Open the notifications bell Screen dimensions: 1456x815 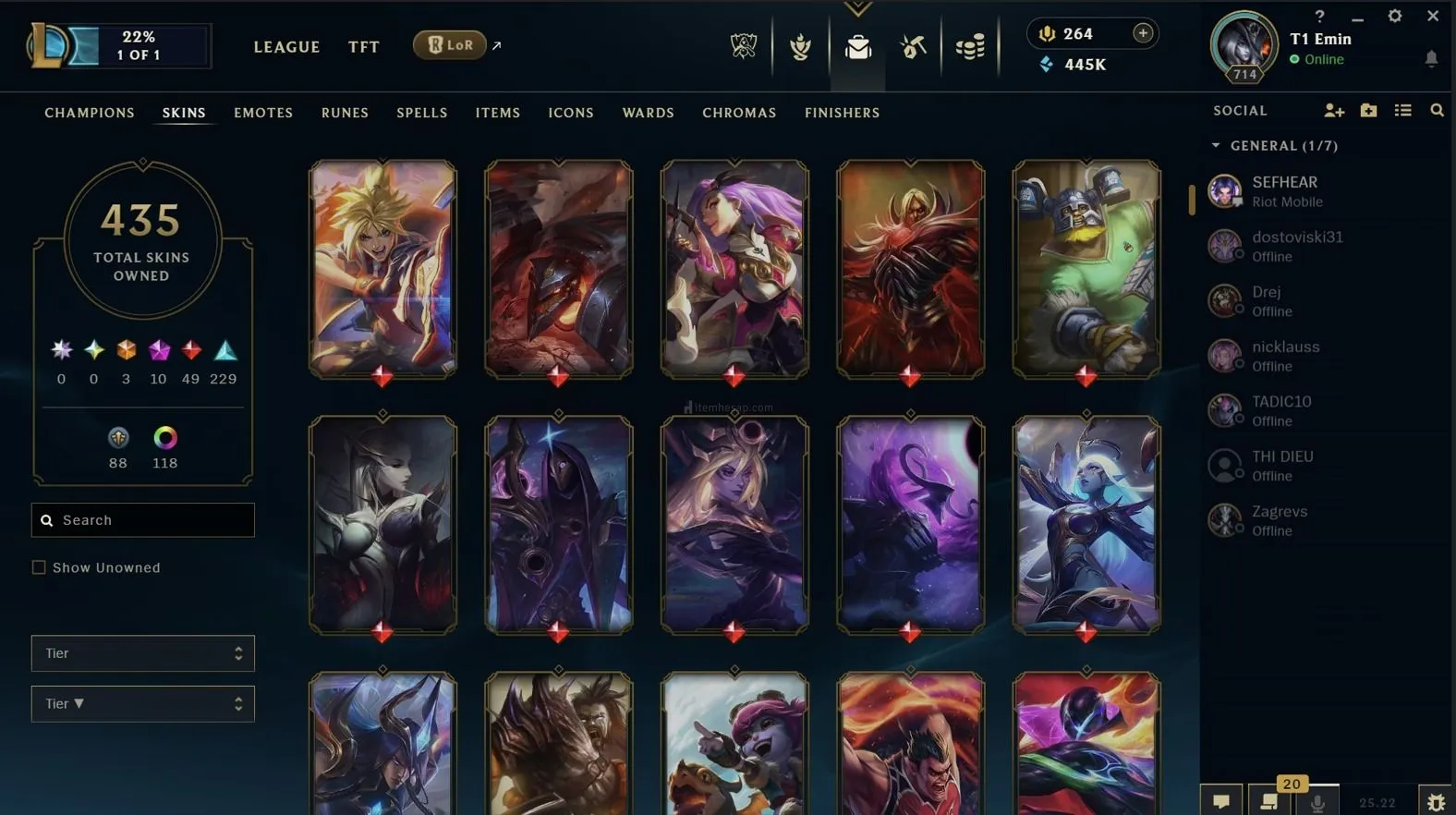[1431, 59]
